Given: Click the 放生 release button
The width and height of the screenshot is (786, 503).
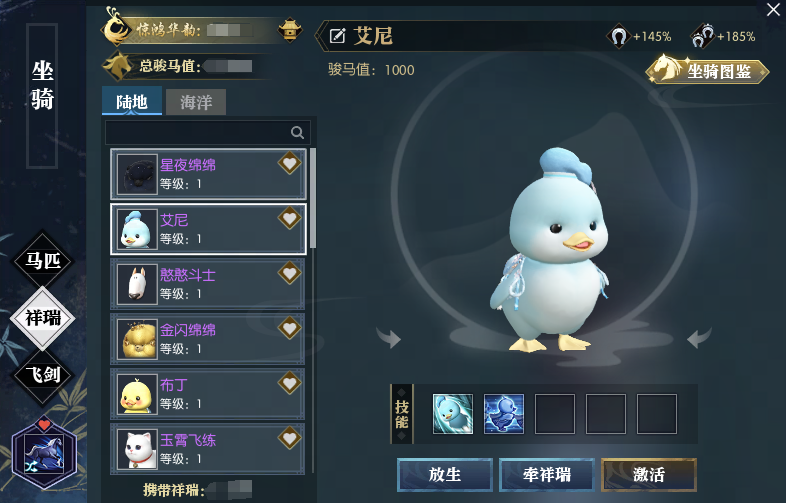Looking at the screenshot, I should tap(444, 475).
